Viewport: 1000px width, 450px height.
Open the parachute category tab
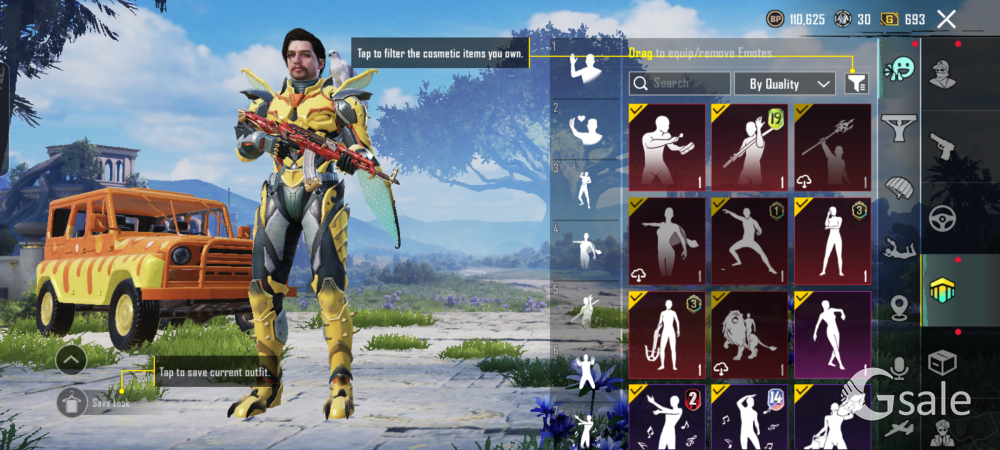point(899,188)
